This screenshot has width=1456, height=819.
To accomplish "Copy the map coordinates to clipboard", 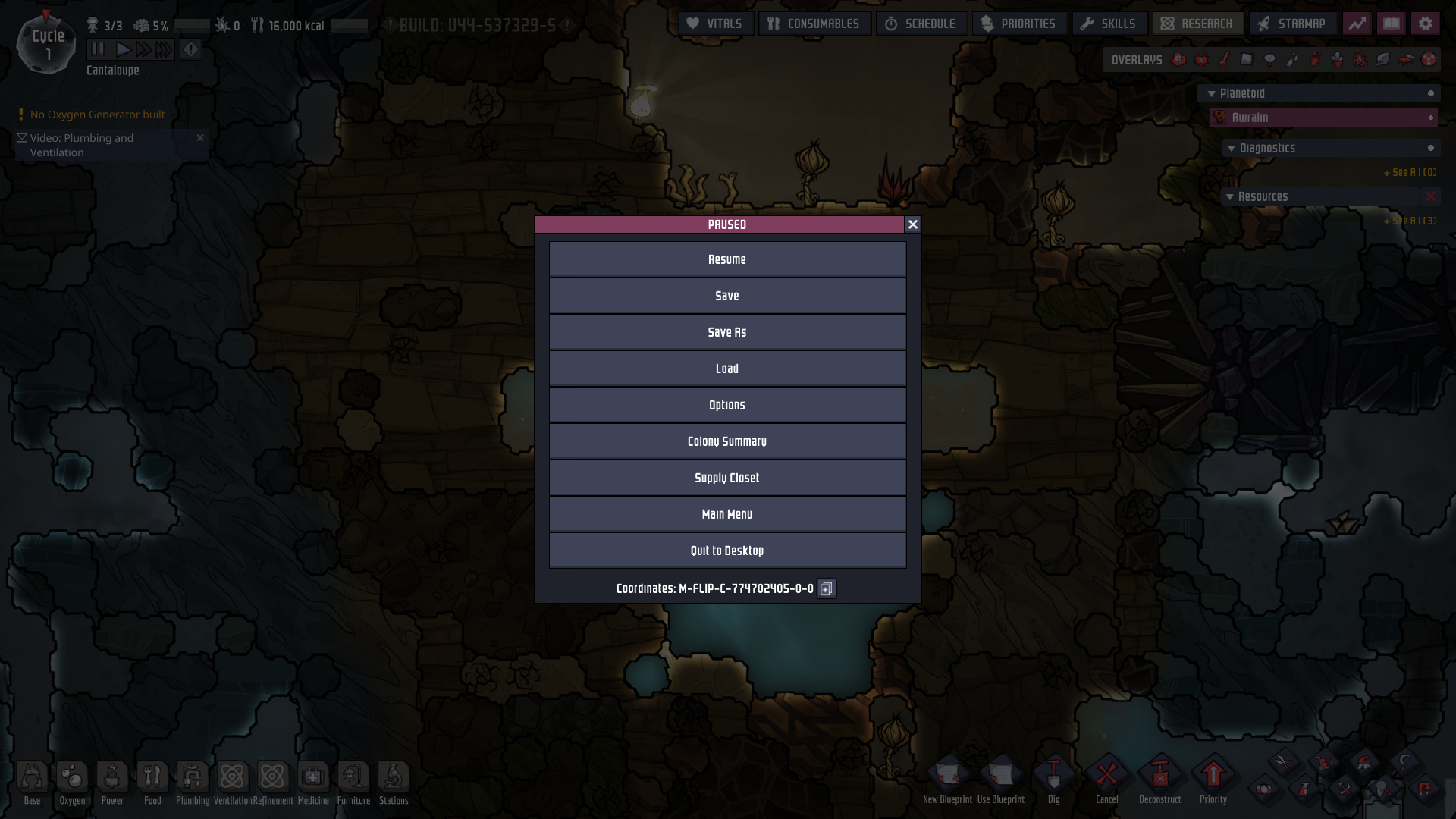I will point(826,589).
